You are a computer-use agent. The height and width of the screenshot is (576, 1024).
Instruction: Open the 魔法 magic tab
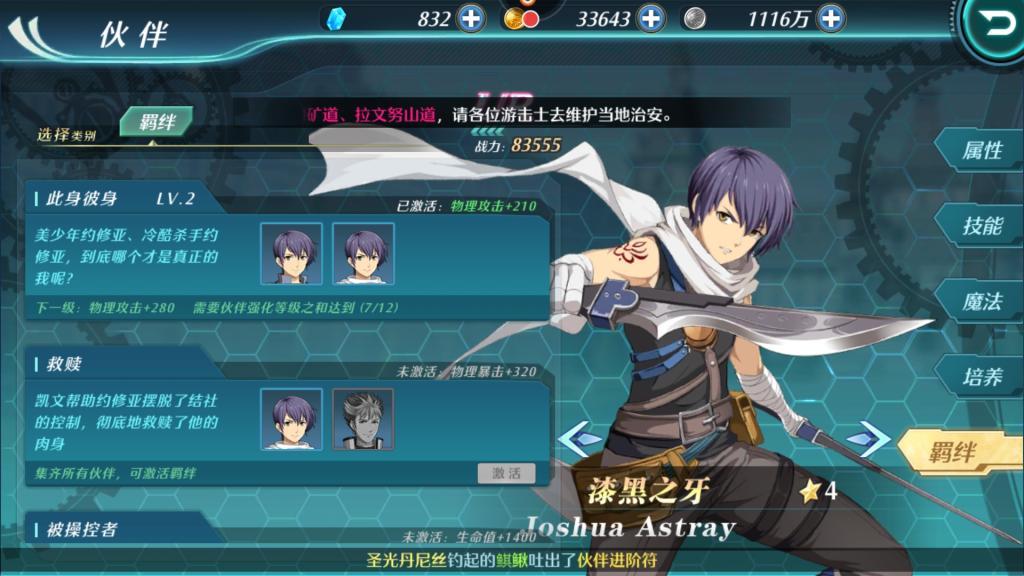coord(981,302)
